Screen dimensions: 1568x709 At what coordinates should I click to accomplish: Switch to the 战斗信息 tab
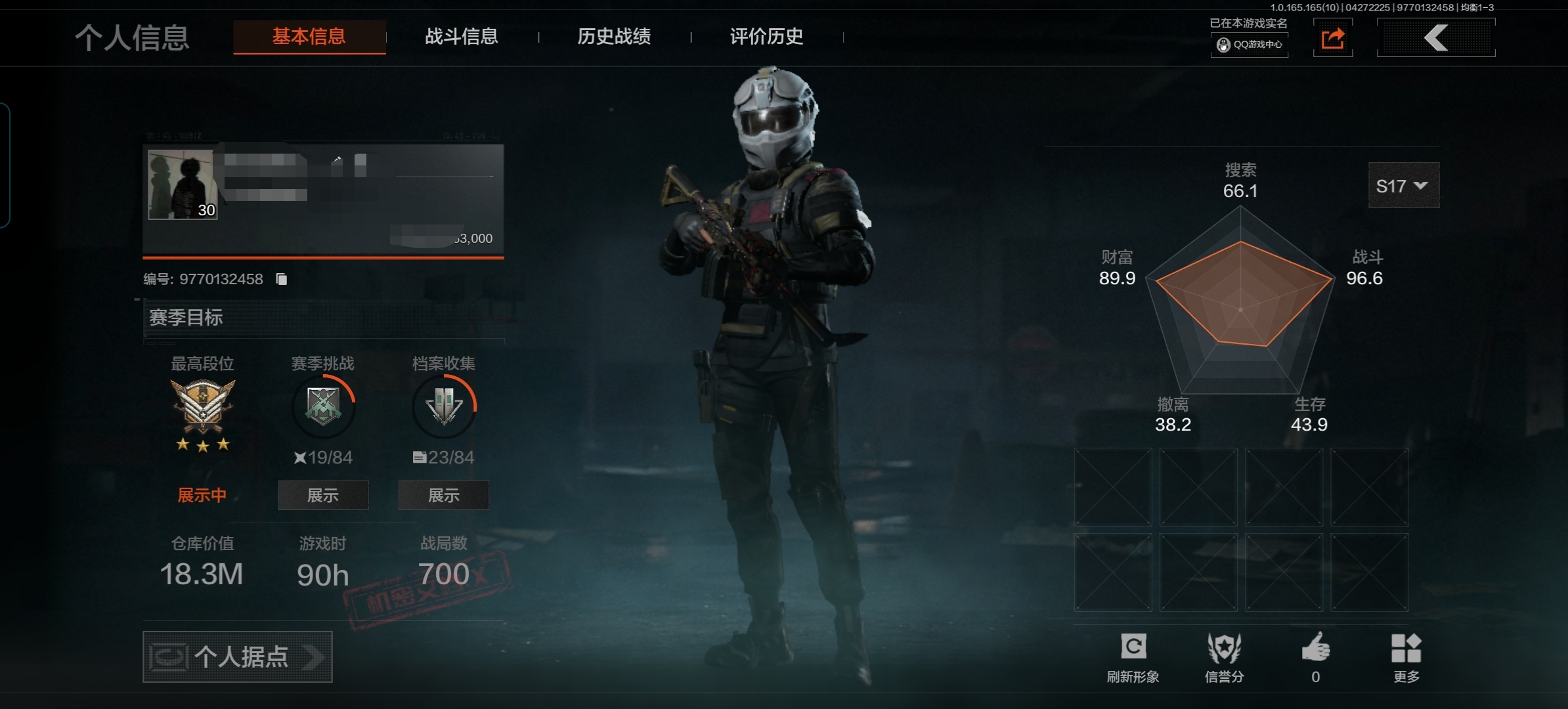click(461, 37)
